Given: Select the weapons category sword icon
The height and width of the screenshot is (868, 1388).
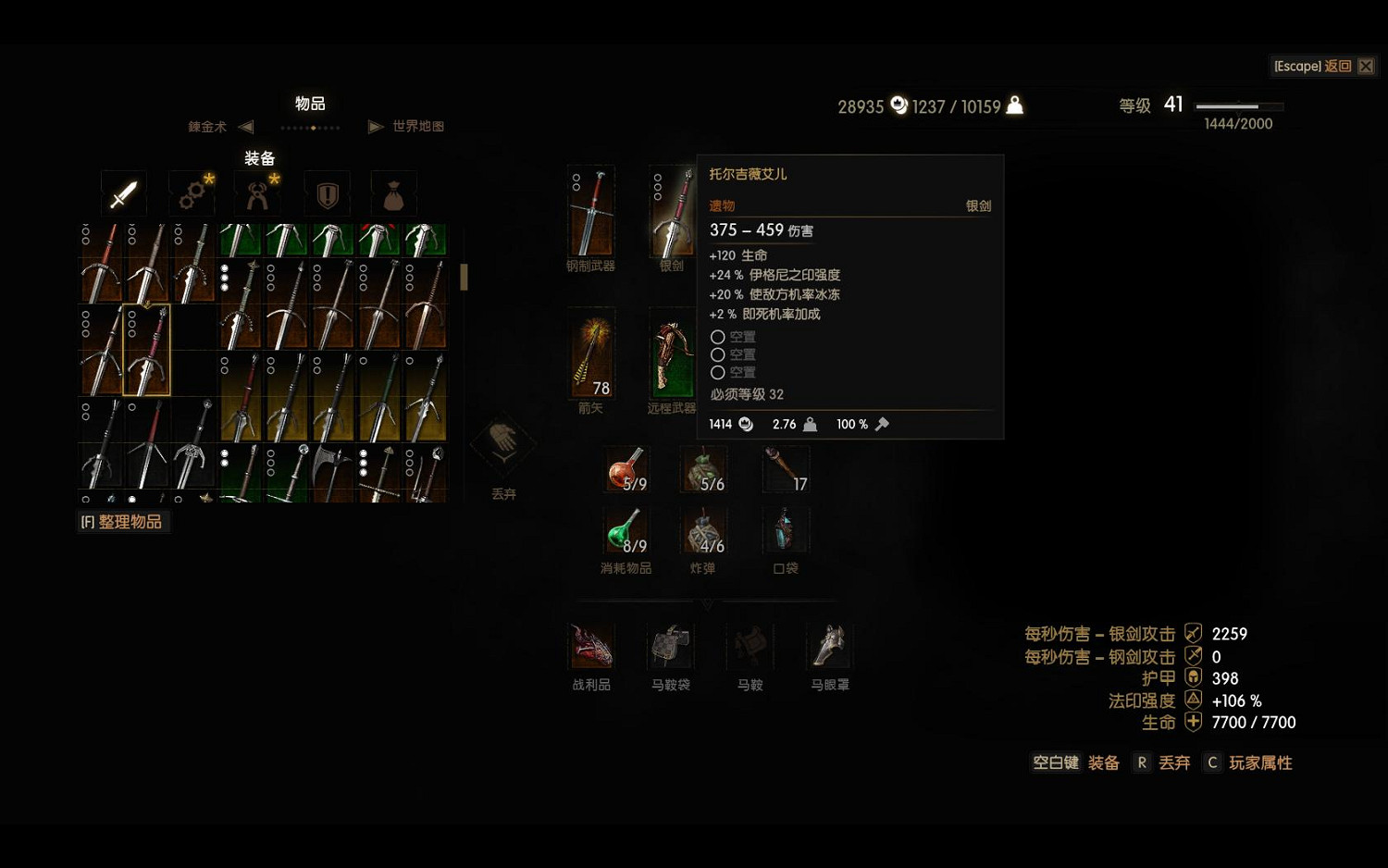Looking at the screenshot, I should click(x=123, y=193).
